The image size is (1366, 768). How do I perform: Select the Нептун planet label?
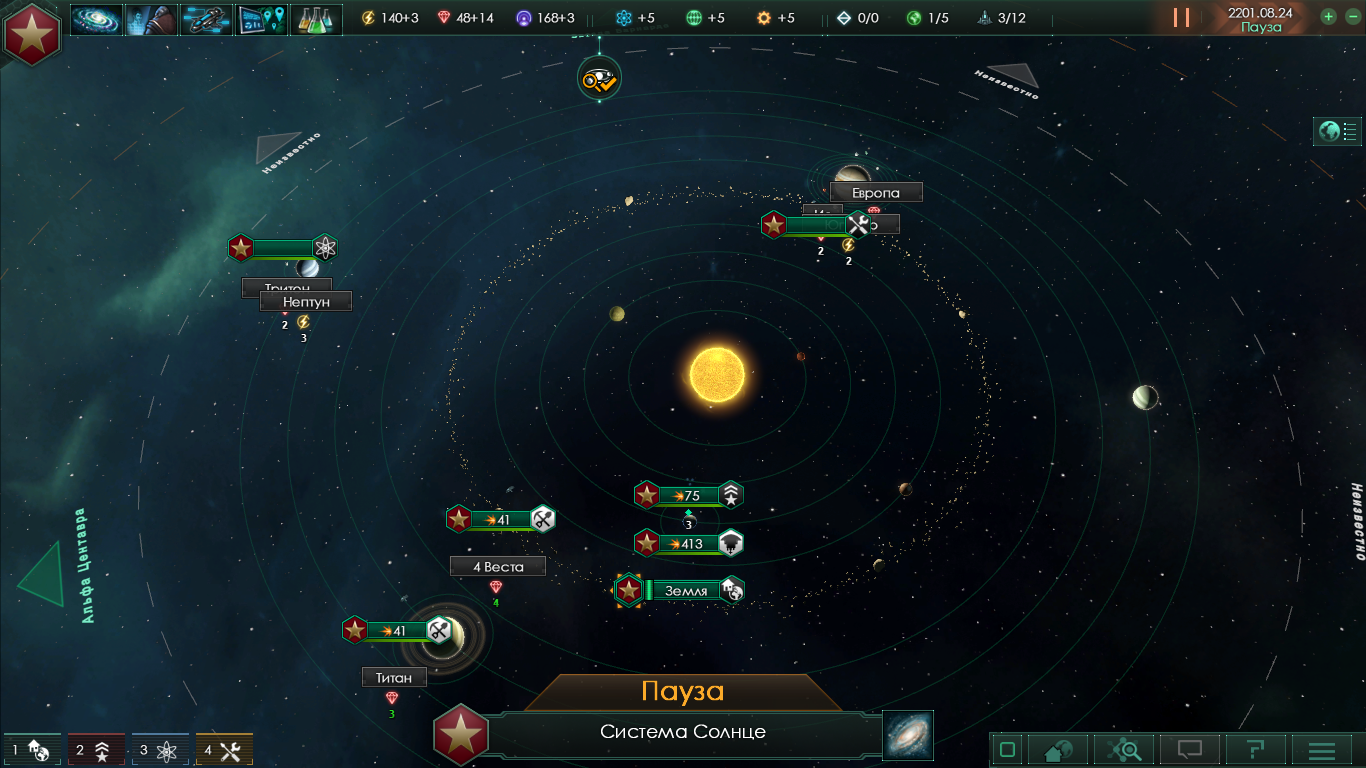coord(305,301)
